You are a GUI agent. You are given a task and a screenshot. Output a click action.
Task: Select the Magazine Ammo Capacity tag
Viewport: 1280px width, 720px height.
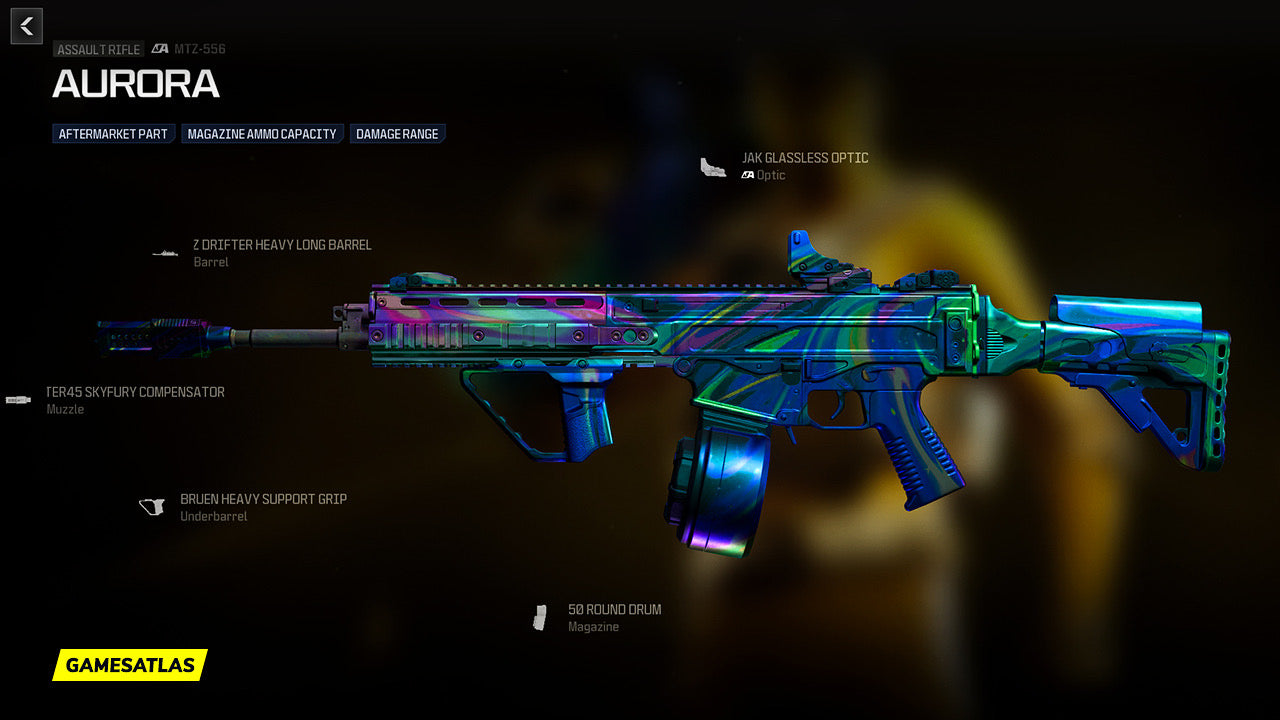point(262,134)
